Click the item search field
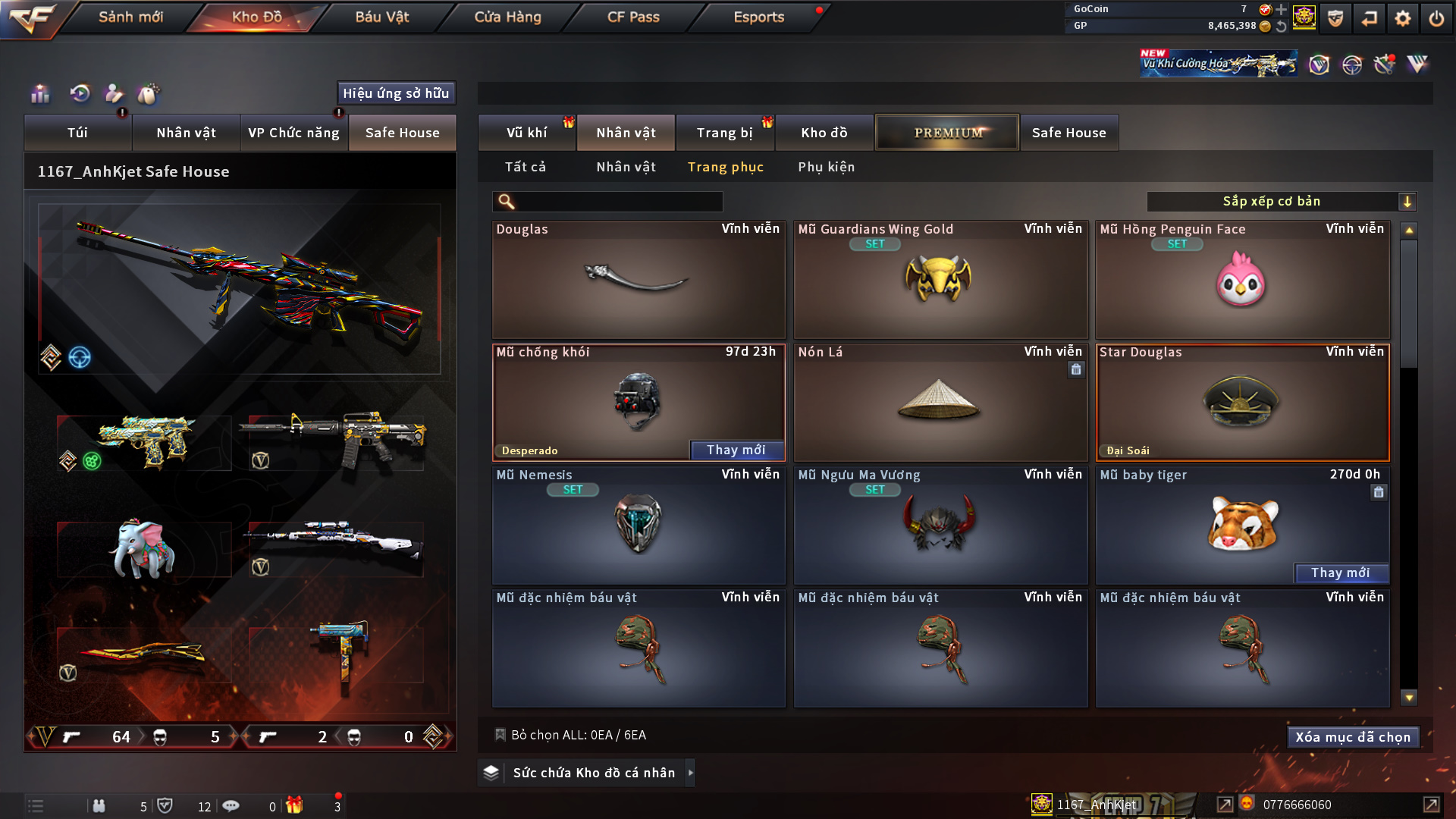This screenshot has height=819, width=1456. click(618, 202)
